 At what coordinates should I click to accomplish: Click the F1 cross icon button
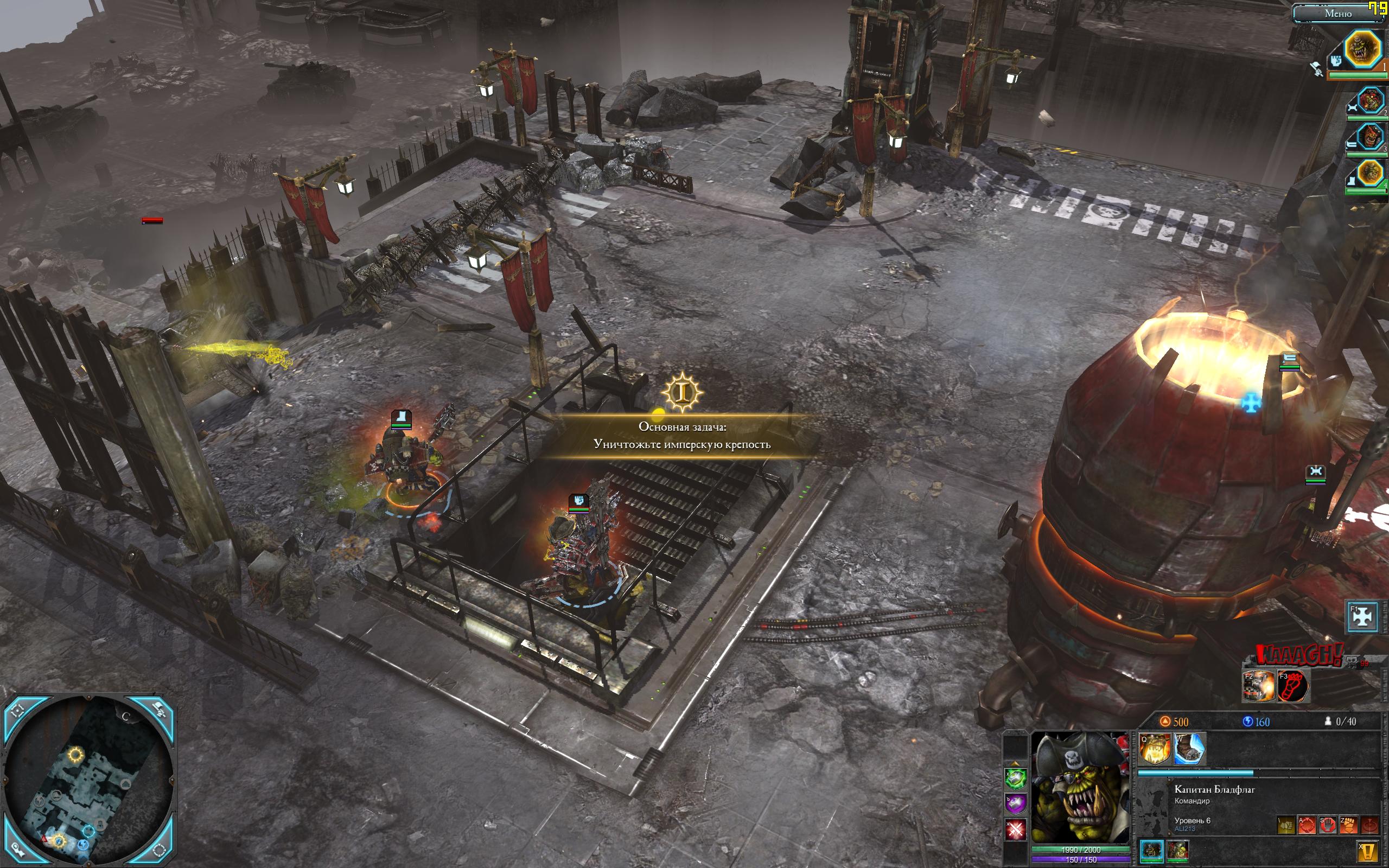[x=1362, y=616]
